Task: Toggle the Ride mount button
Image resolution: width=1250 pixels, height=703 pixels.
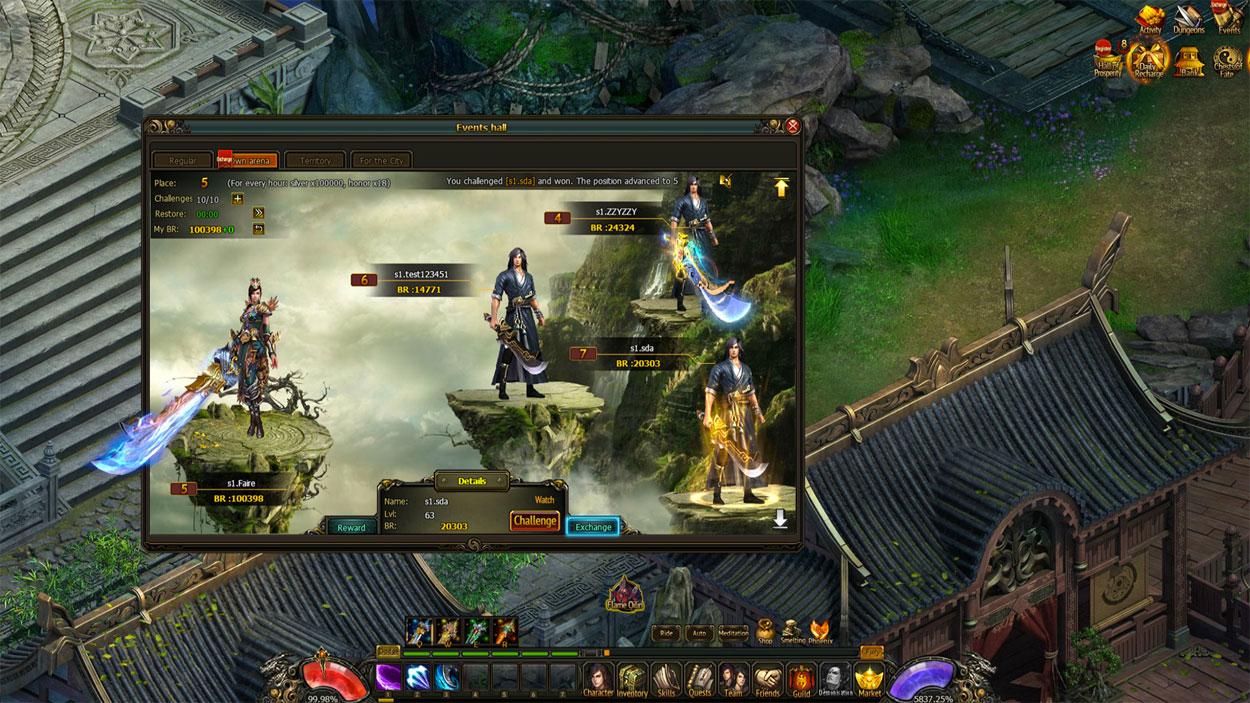Action: pyautogui.click(x=666, y=633)
